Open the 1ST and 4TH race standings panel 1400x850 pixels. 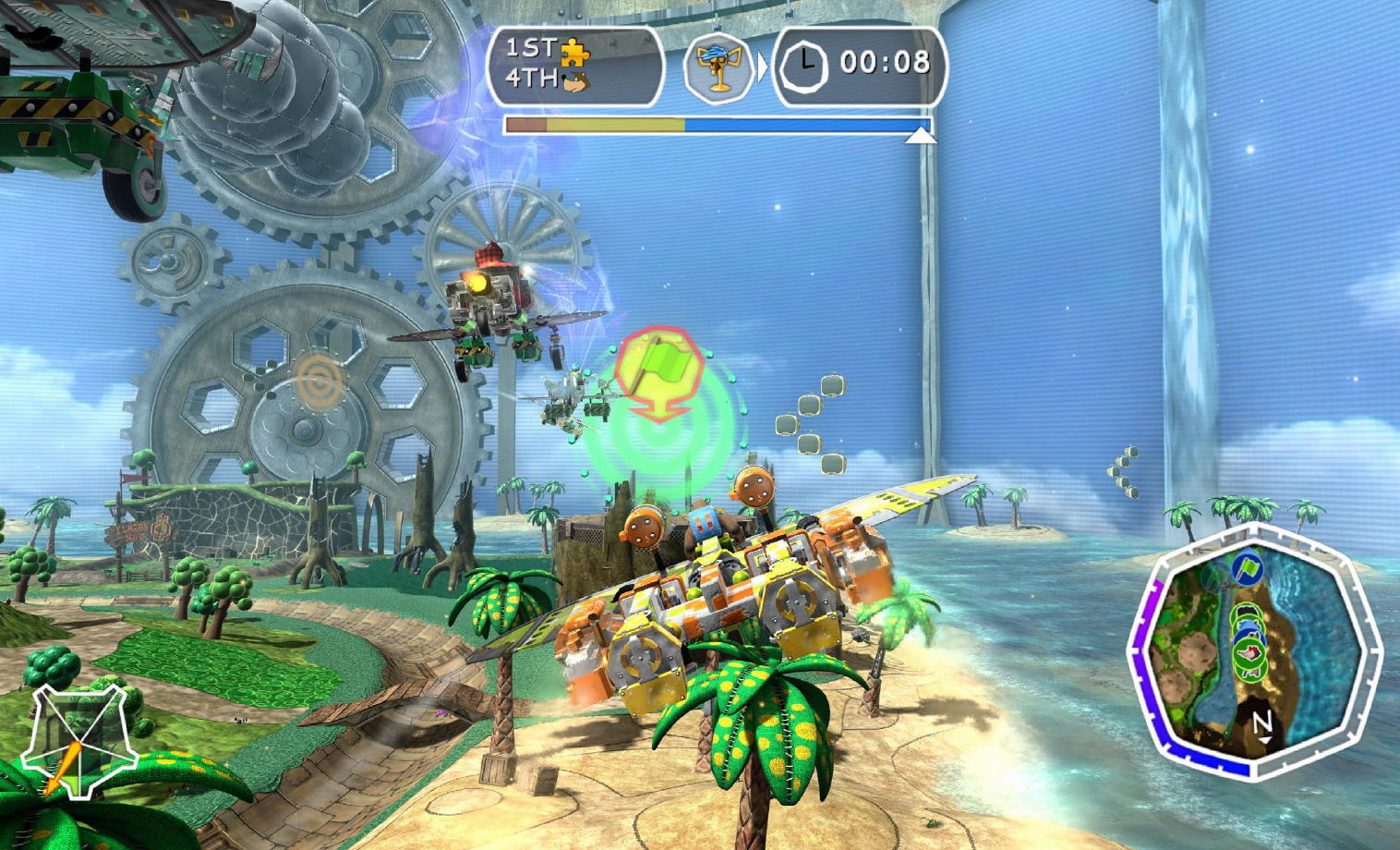(x=574, y=65)
